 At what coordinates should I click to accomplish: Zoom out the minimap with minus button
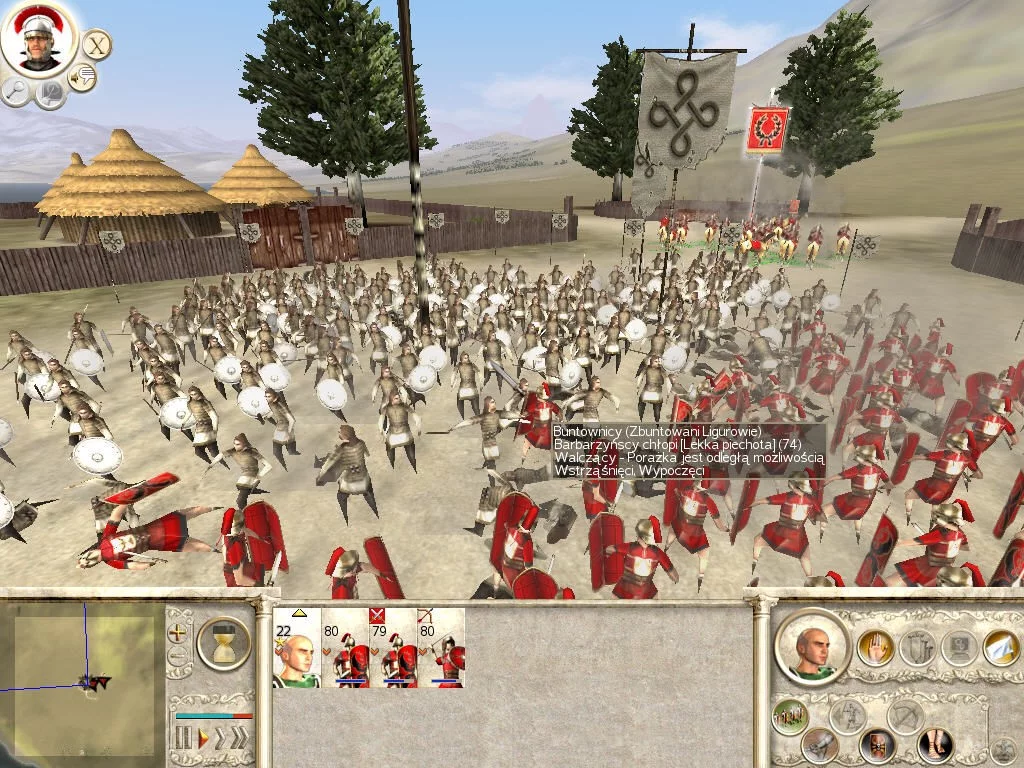point(178,656)
